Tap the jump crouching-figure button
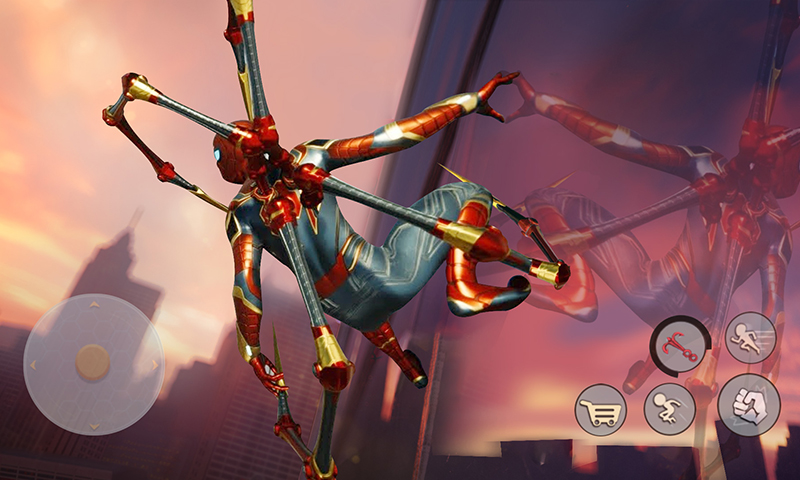The height and width of the screenshot is (480, 800). pos(669,409)
